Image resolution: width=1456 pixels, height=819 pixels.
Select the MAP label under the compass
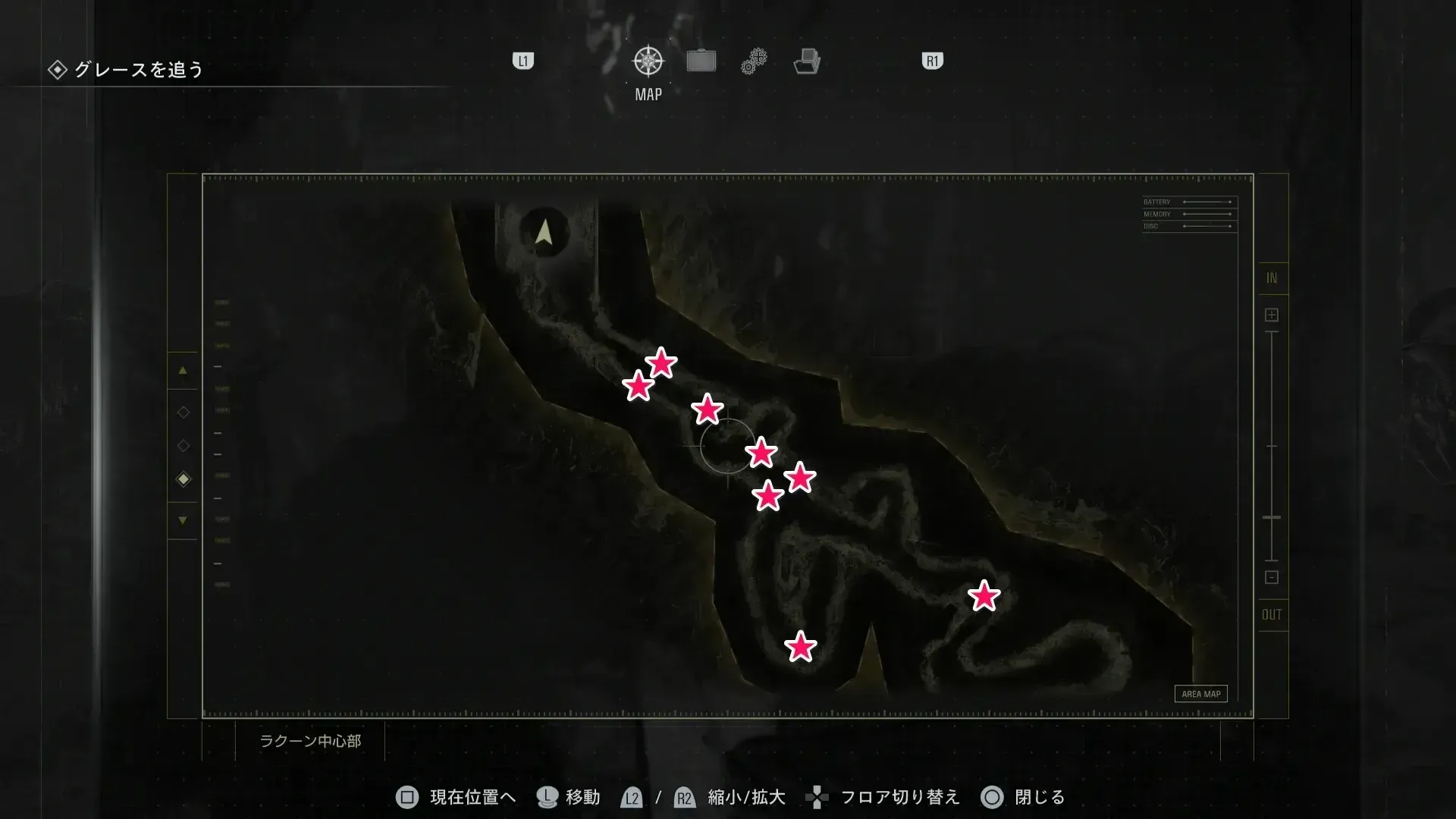[647, 94]
